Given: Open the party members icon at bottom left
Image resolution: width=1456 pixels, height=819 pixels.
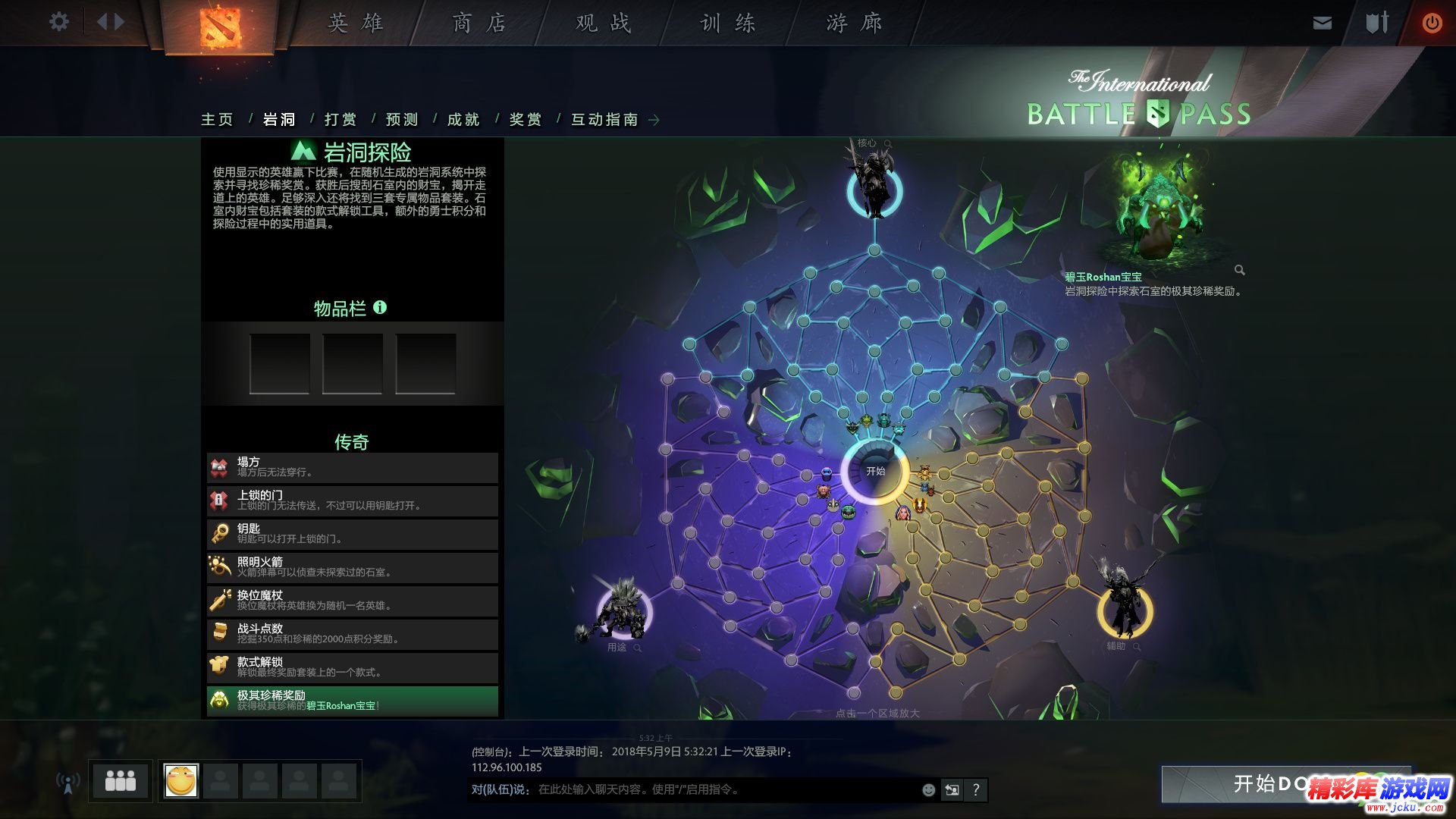Looking at the screenshot, I should [x=120, y=780].
